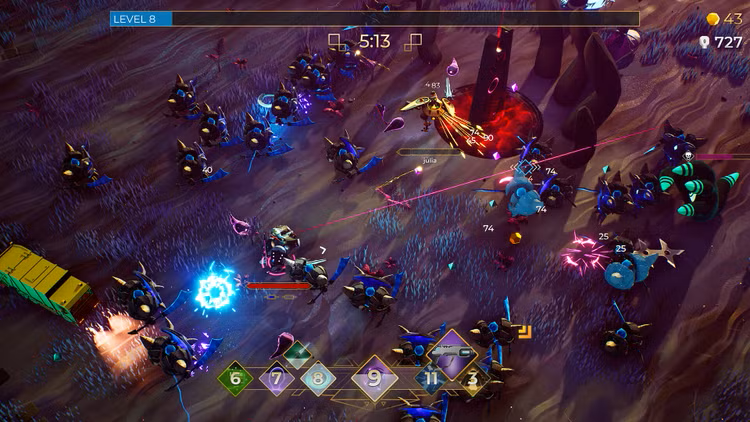Screen dimensions: 750x422
Task: Choose the light blue ability diamond numbered 8
Action: click(x=318, y=378)
